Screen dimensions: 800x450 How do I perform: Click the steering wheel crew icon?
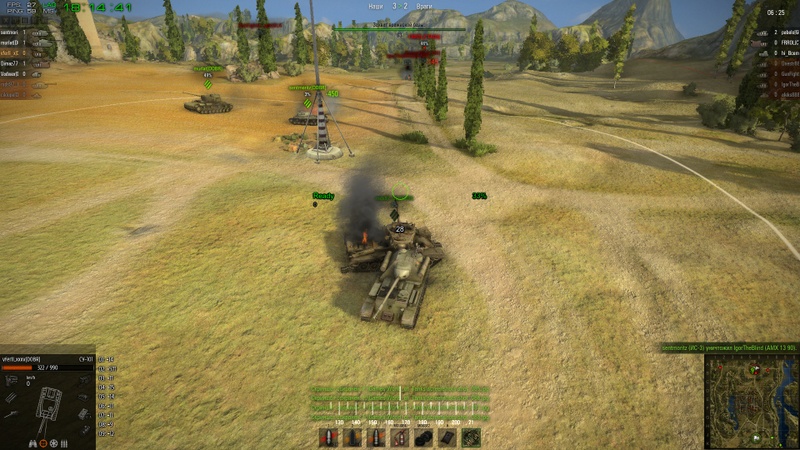(x=54, y=443)
